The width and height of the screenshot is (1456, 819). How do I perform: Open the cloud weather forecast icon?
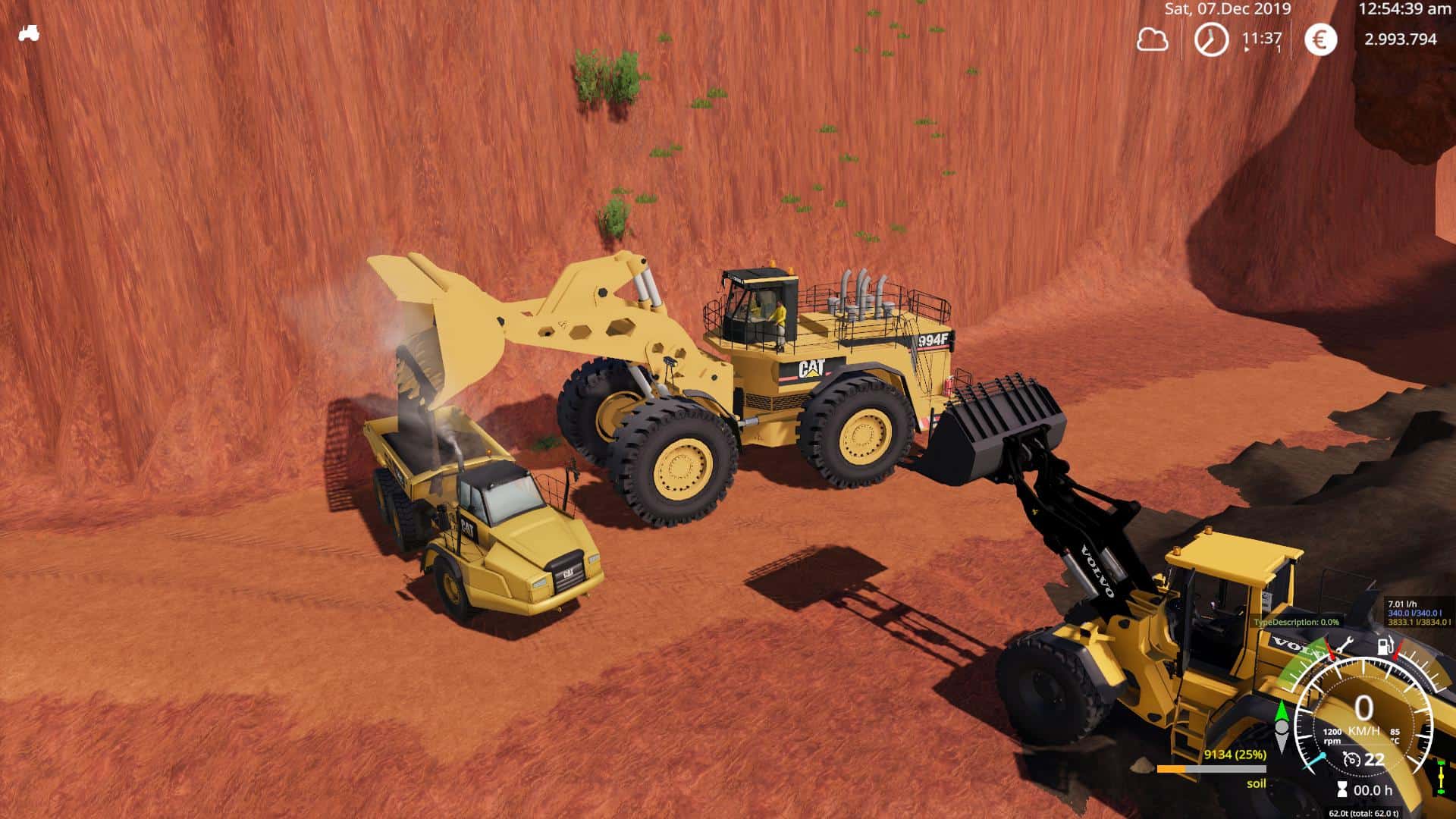click(x=1152, y=39)
